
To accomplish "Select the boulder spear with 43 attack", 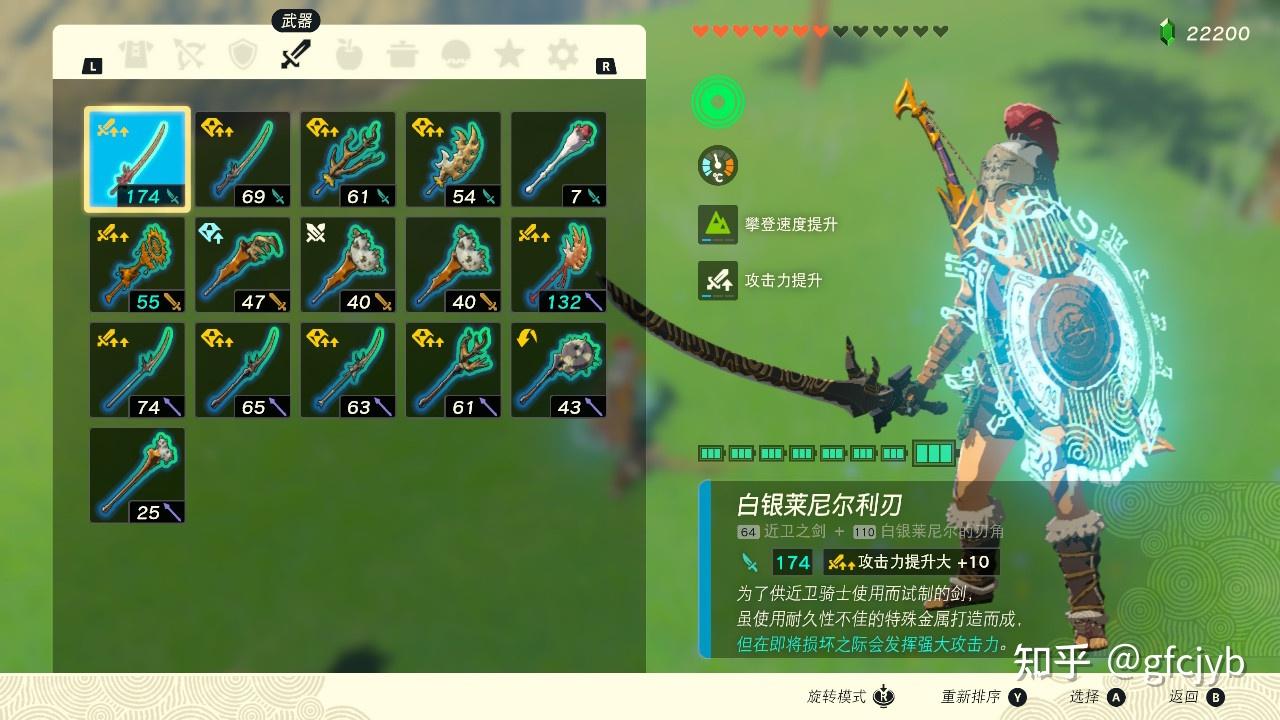I will [x=559, y=370].
